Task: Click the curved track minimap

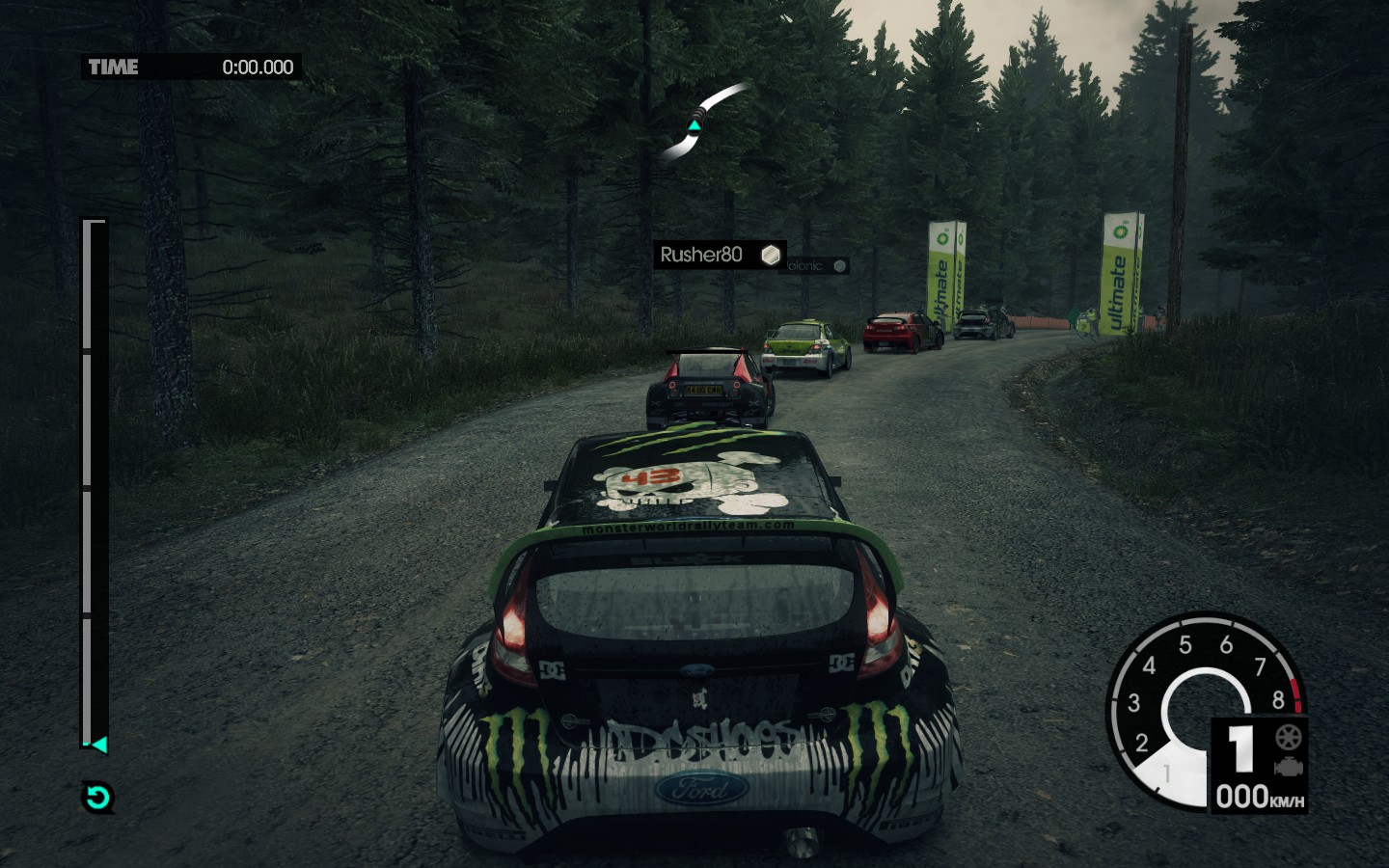Action: pos(703,122)
